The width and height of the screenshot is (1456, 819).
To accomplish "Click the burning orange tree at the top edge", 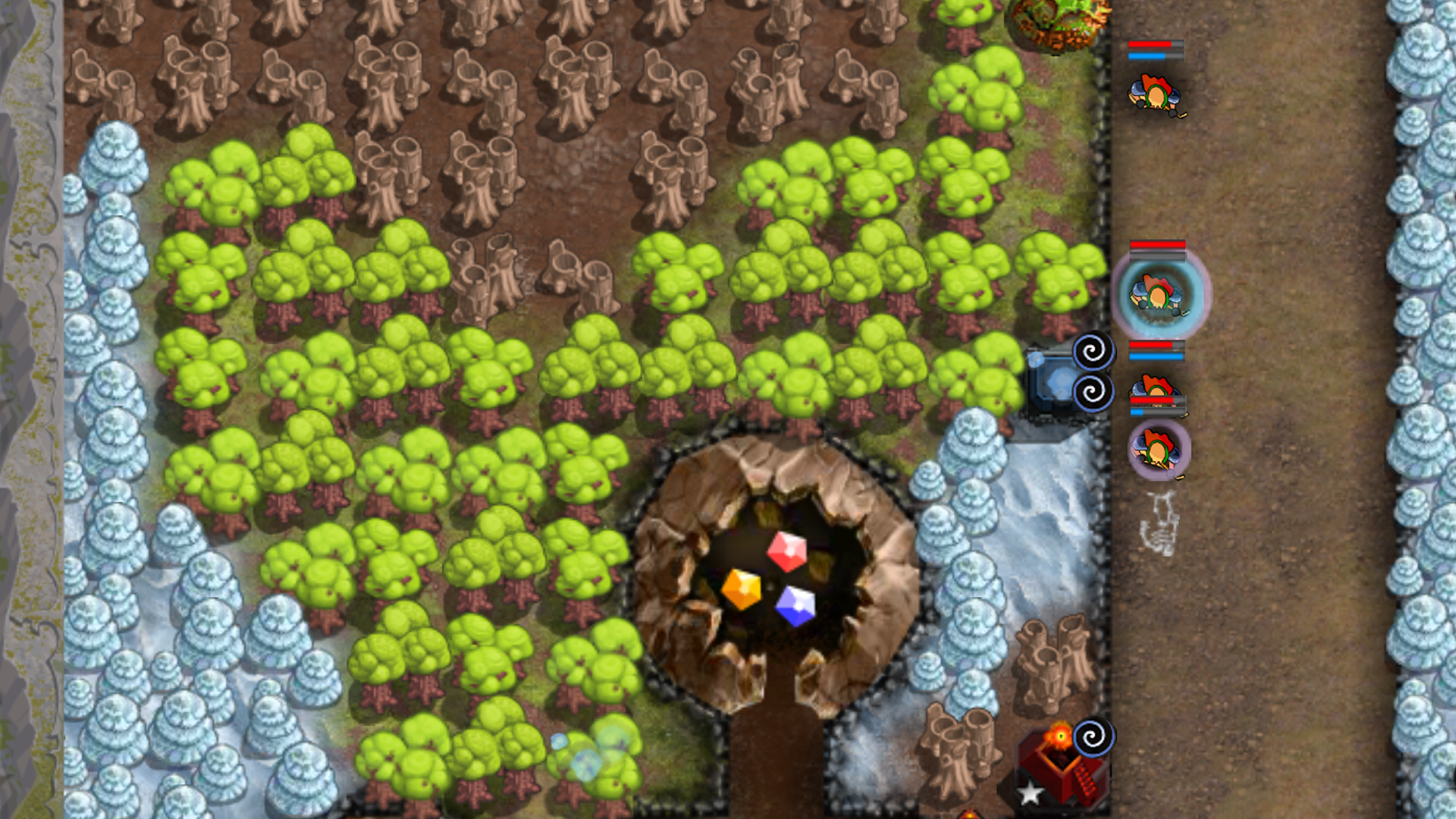I will pos(1054,23).
